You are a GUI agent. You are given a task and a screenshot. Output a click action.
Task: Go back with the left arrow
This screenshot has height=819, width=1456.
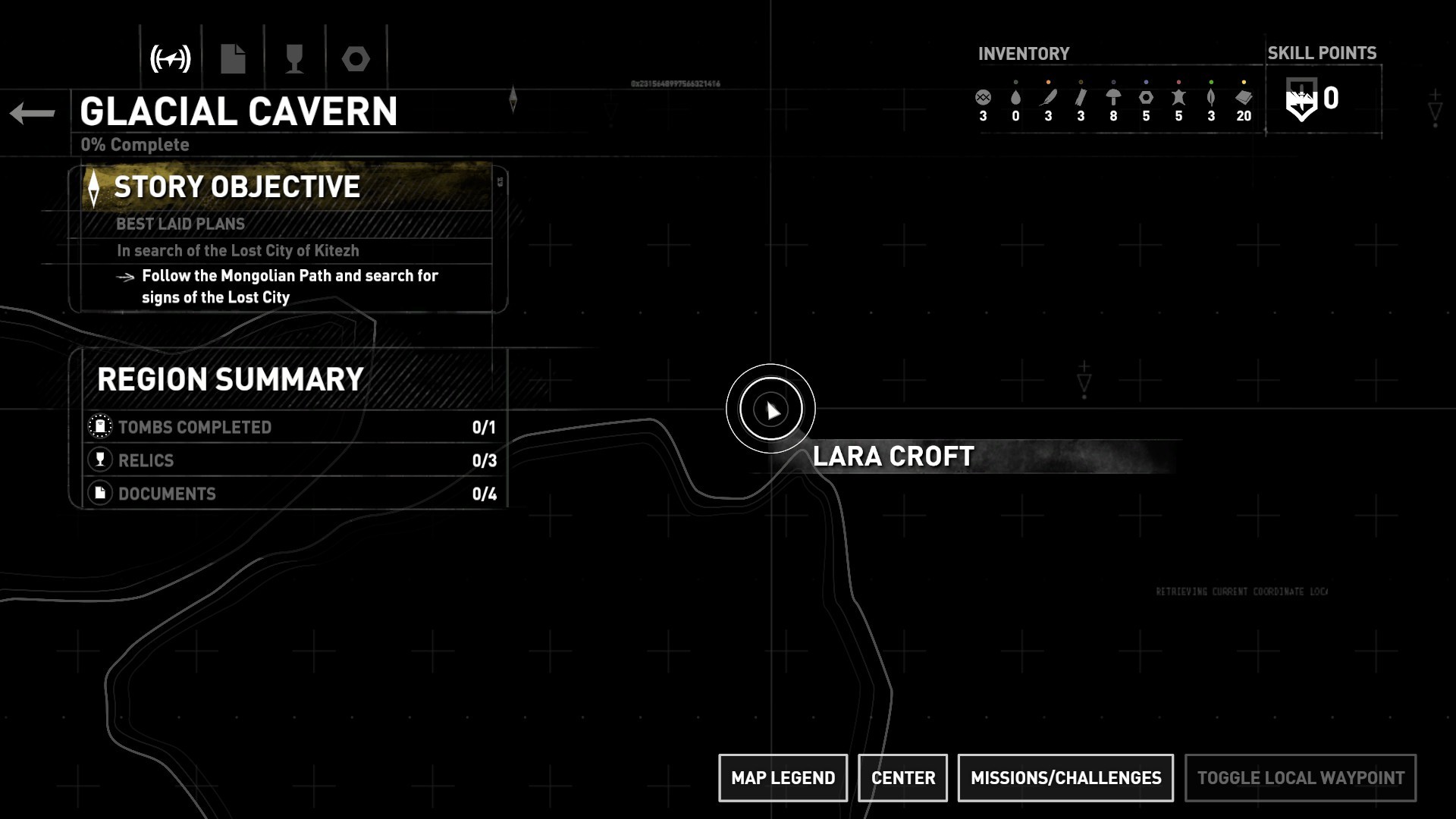(x=33, y=114)
